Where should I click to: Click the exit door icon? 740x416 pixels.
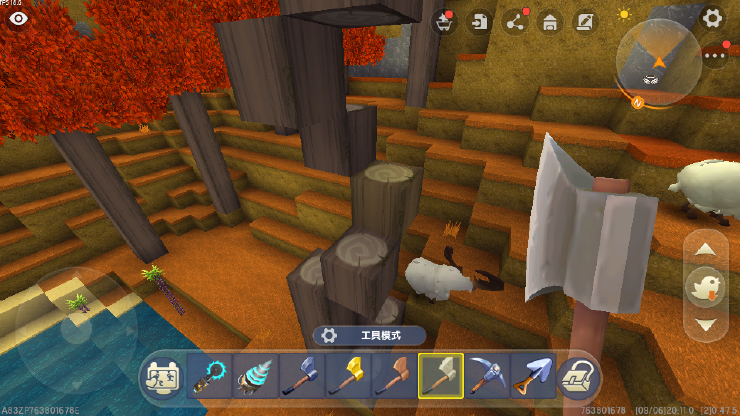tap(481, 22)
